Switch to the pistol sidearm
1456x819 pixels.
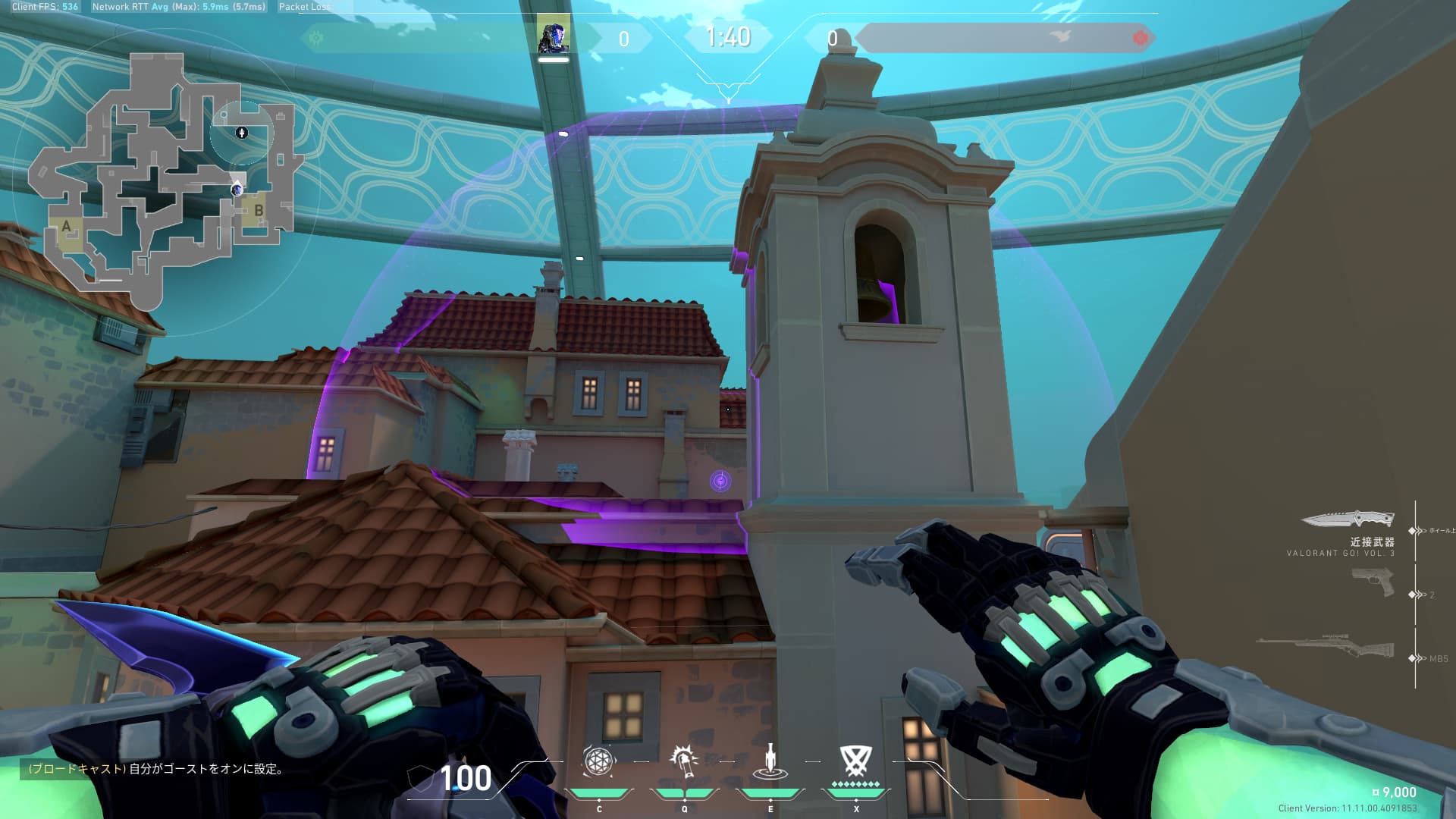1373,583
